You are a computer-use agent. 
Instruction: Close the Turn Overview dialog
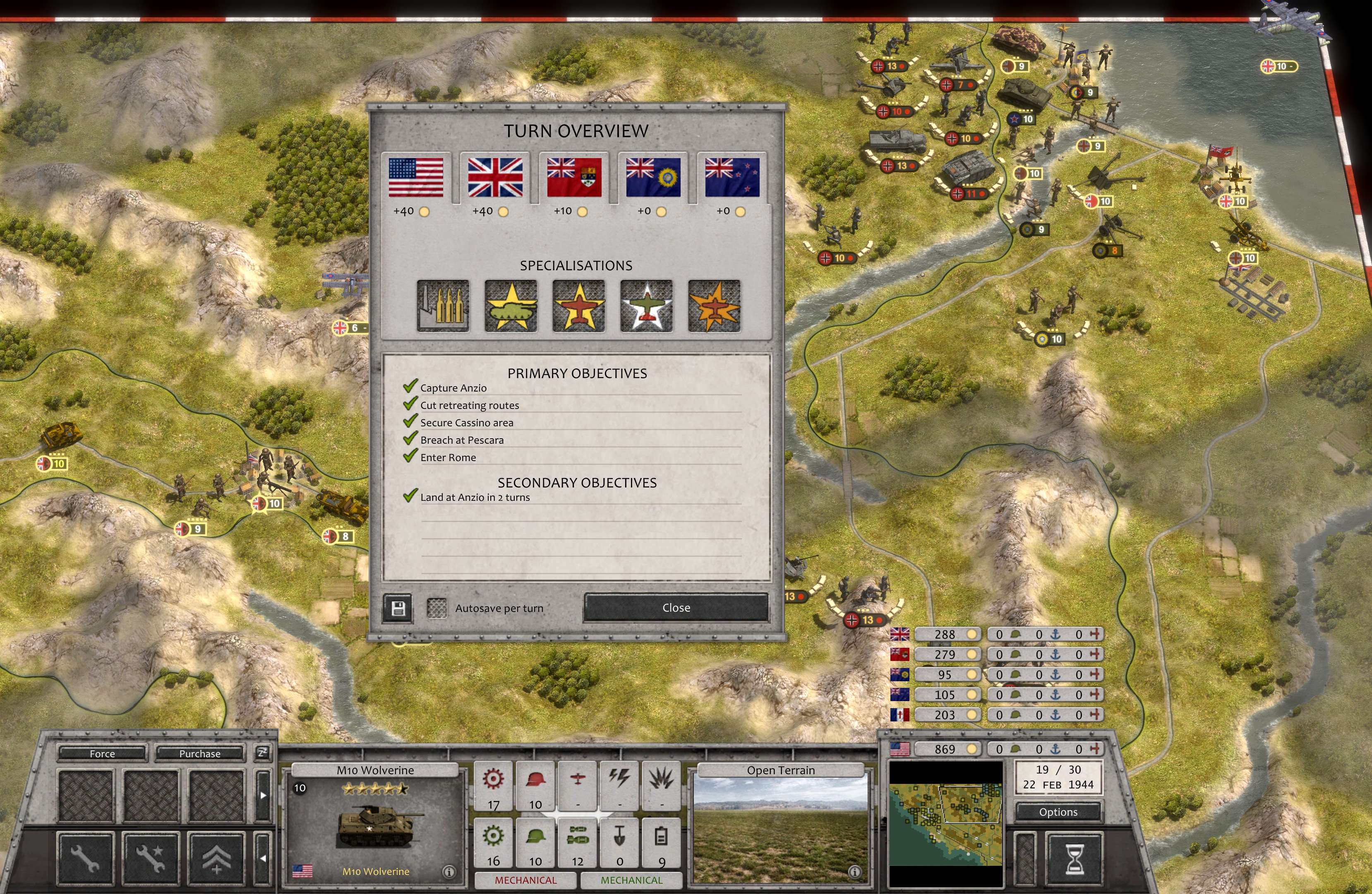676,608
